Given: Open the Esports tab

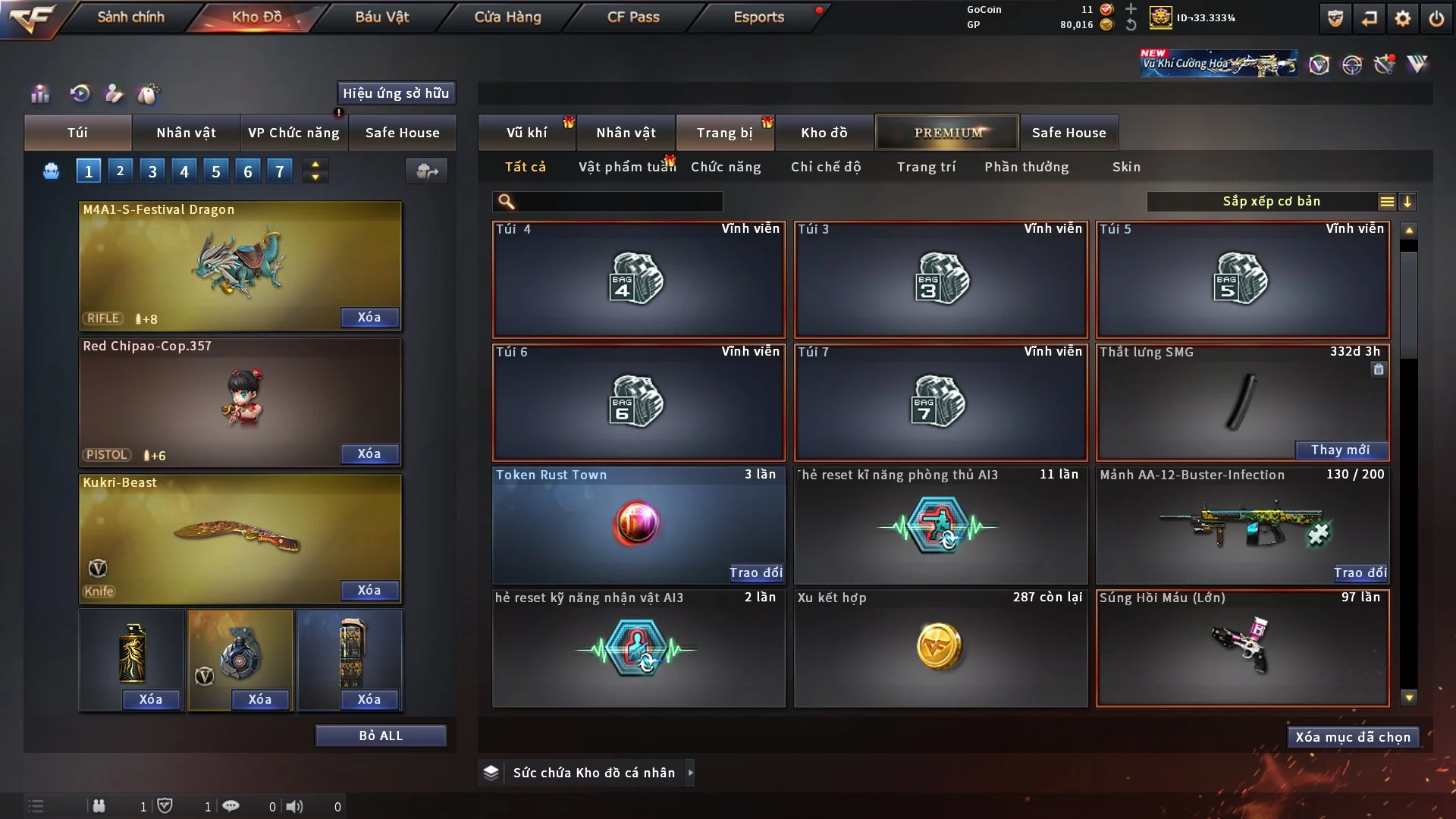Looking at the screenshot, I should [x=758, y=17].
